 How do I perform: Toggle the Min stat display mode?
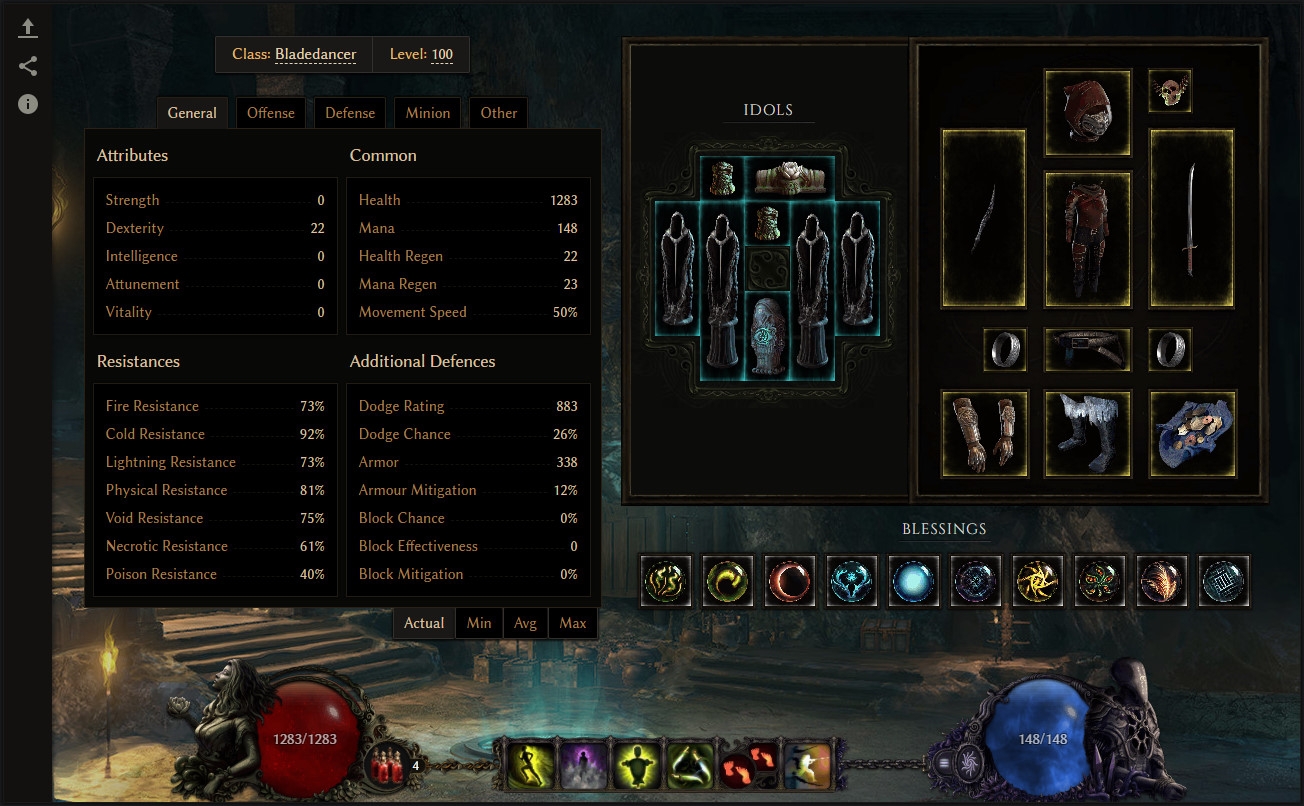[479, 622]
